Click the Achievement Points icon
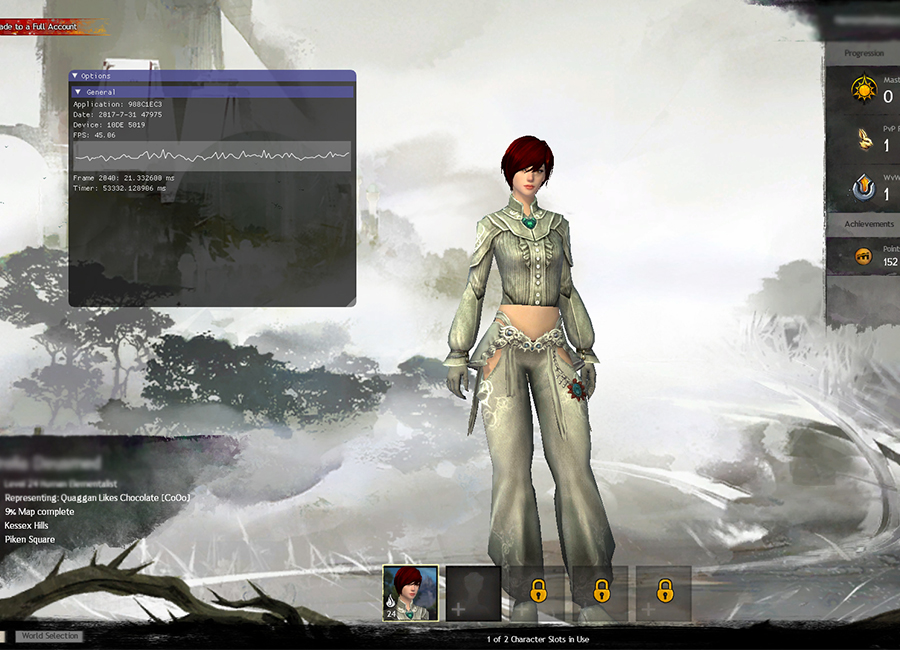Image resolution: width=900 pixels, height=650 pixels. (863, 257)
